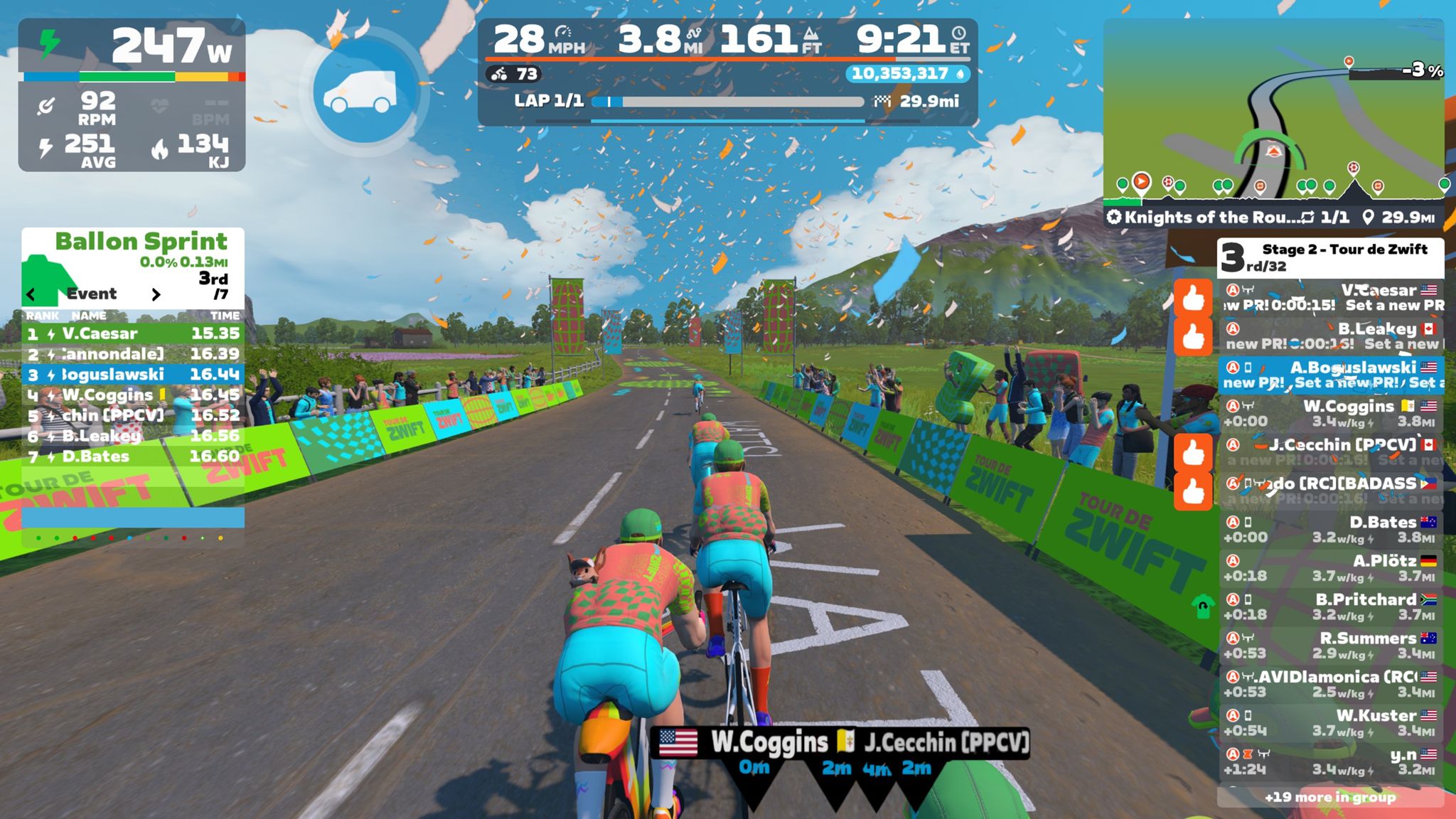Send Ride On thumbs-up beside J.Cecchin (PPCV)
1456x819 pixels.
(1193, 452)
